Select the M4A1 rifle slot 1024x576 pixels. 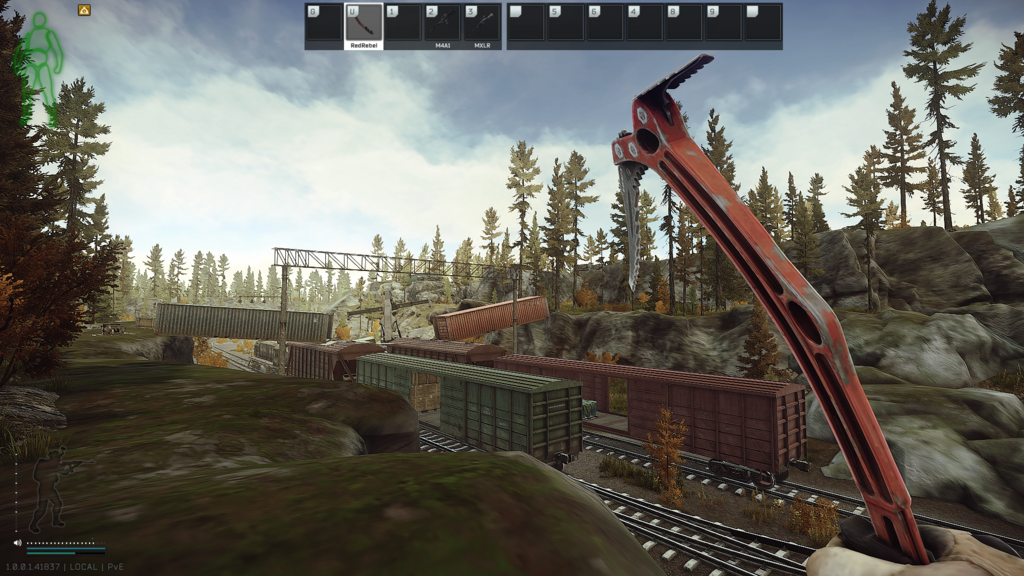[443, 23]
